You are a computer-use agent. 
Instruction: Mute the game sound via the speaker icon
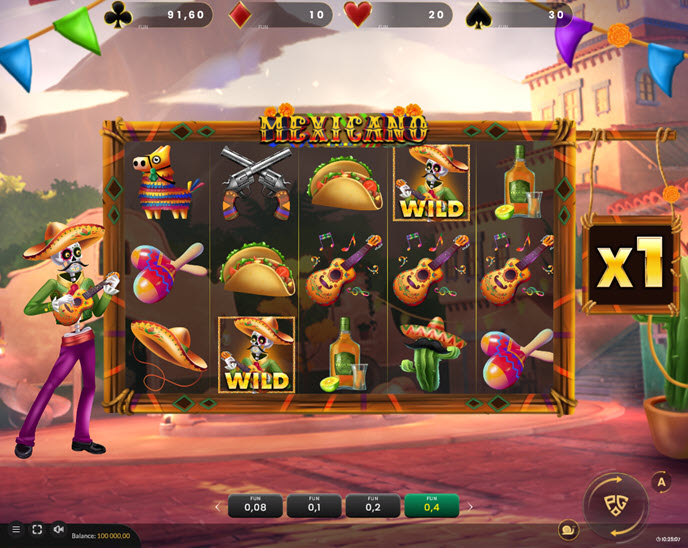tap(58, 530)
